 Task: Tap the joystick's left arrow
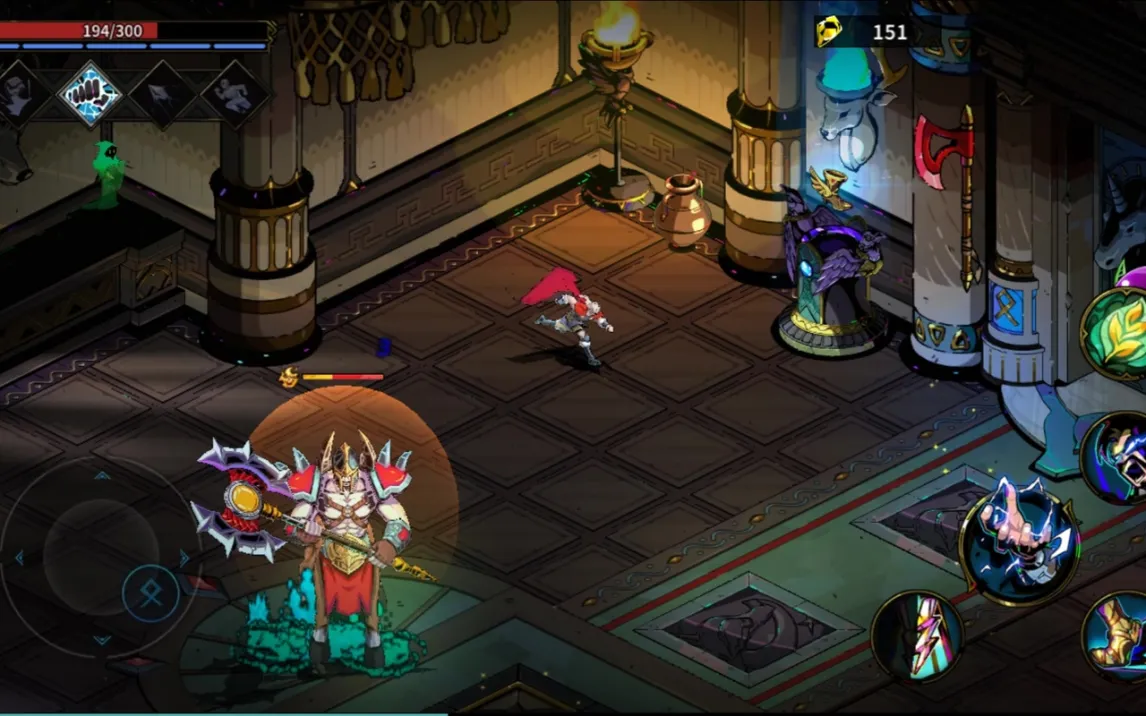tap(18, 558)
